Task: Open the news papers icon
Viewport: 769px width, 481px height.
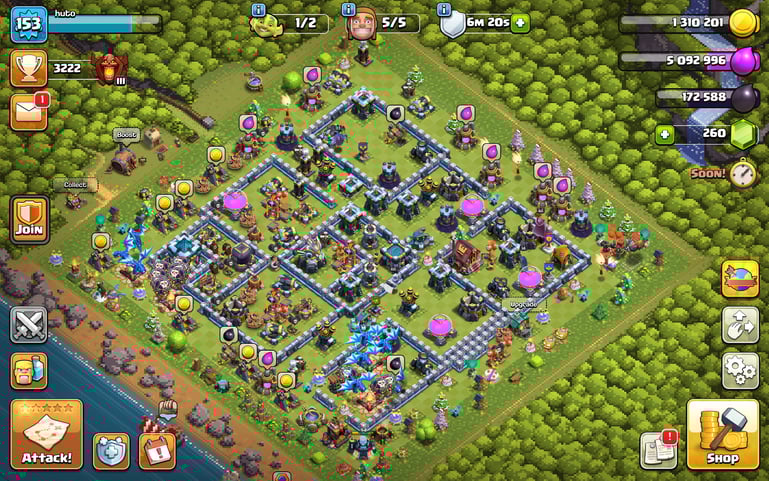Action: pyautogui.click(x=658, y=451)
